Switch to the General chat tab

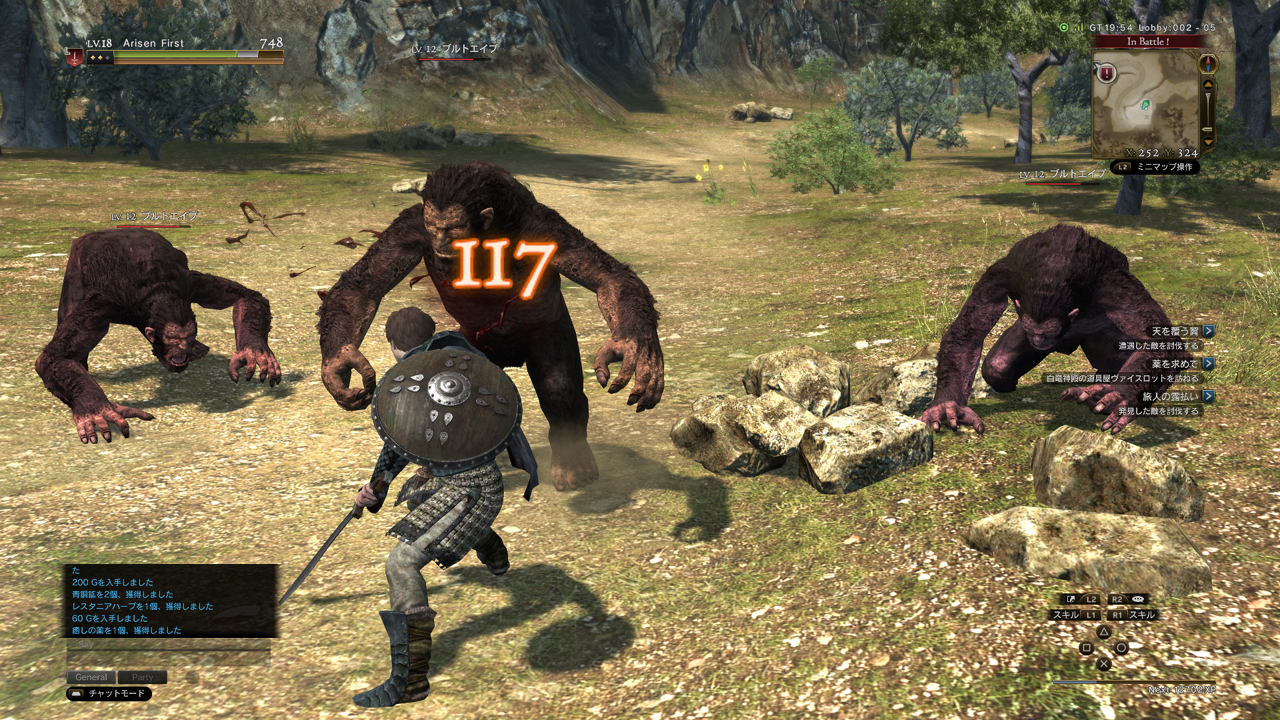pos(91,677)
